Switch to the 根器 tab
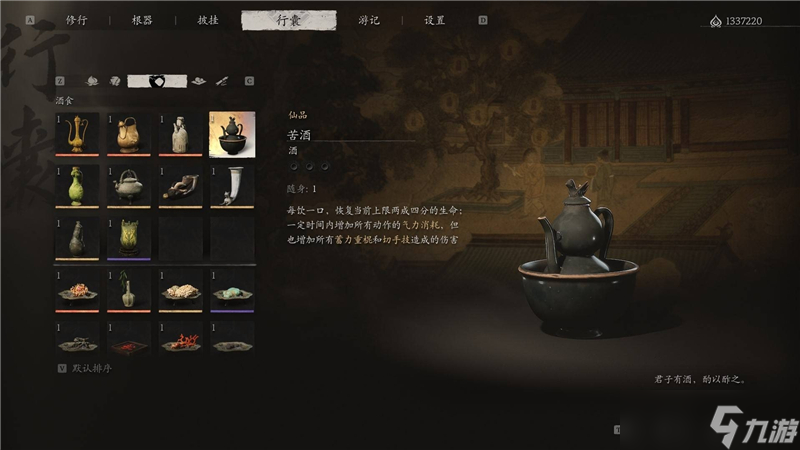Image resolution: width=800 pixels, height=450 pixels. coord(143,19)
